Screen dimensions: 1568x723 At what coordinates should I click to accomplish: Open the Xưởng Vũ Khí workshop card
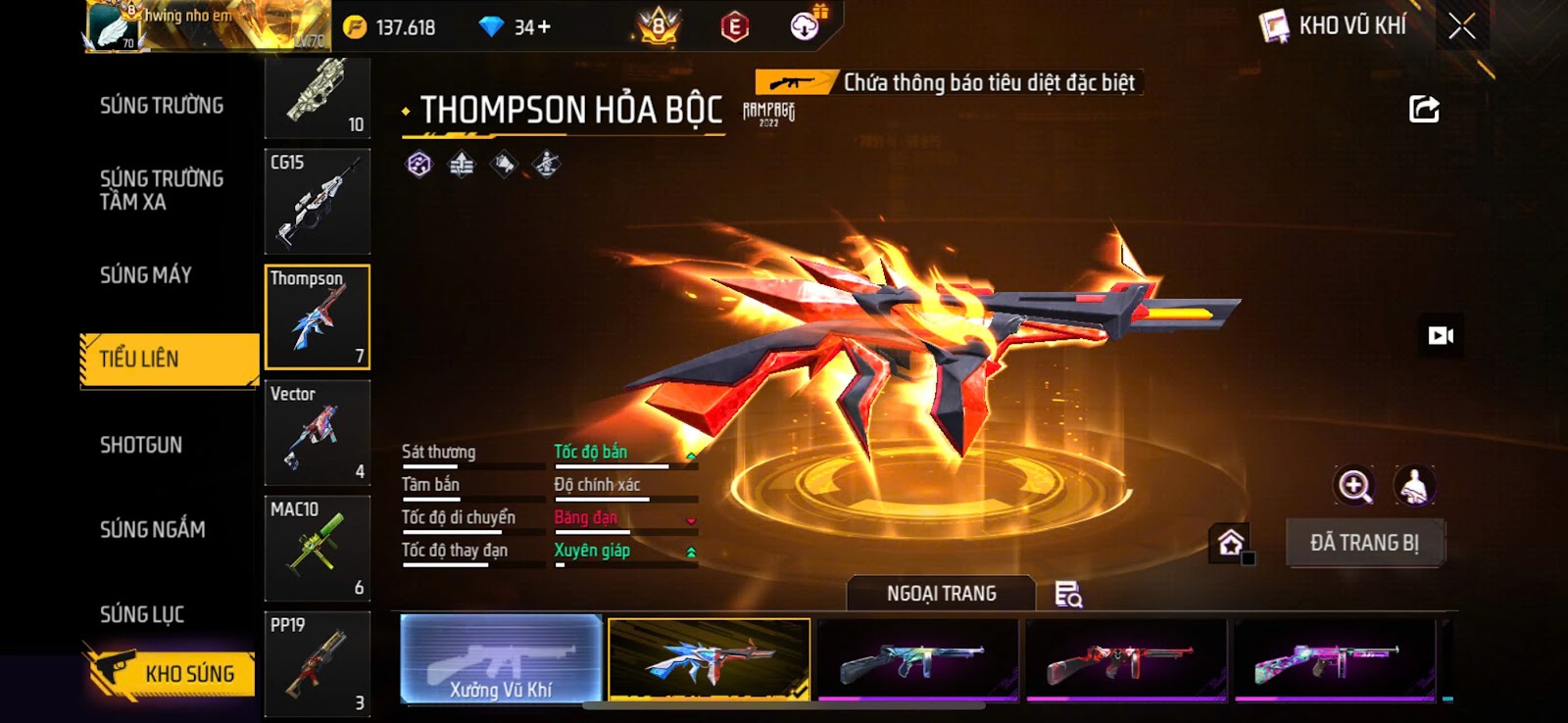tap(501, 659)
